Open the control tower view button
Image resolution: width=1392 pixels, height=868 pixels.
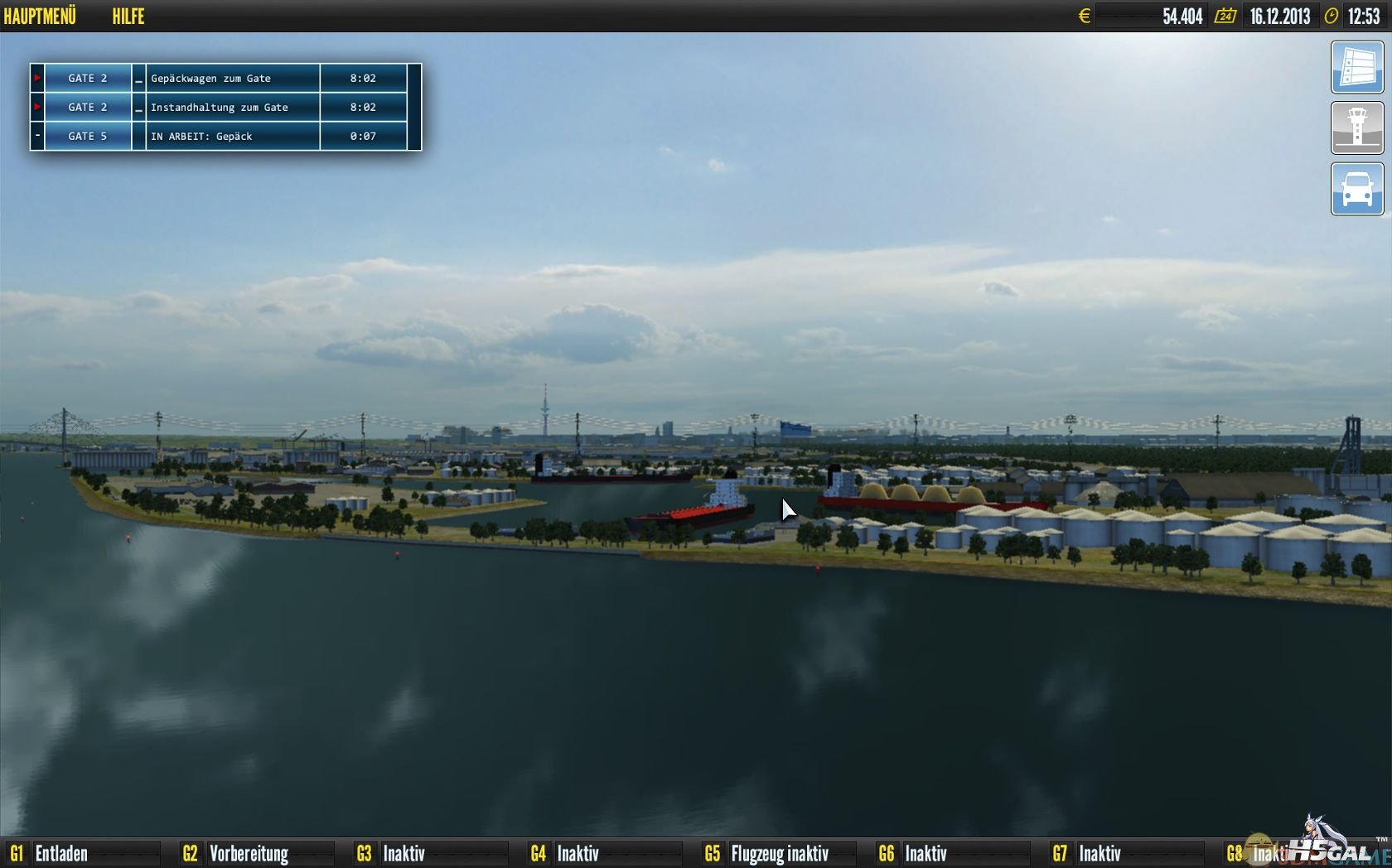1356,128
